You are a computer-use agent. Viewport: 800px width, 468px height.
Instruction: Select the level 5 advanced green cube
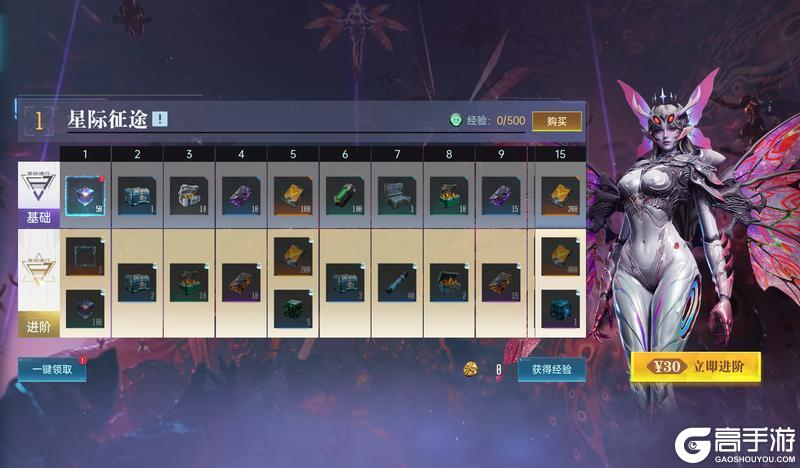point(292,306)
